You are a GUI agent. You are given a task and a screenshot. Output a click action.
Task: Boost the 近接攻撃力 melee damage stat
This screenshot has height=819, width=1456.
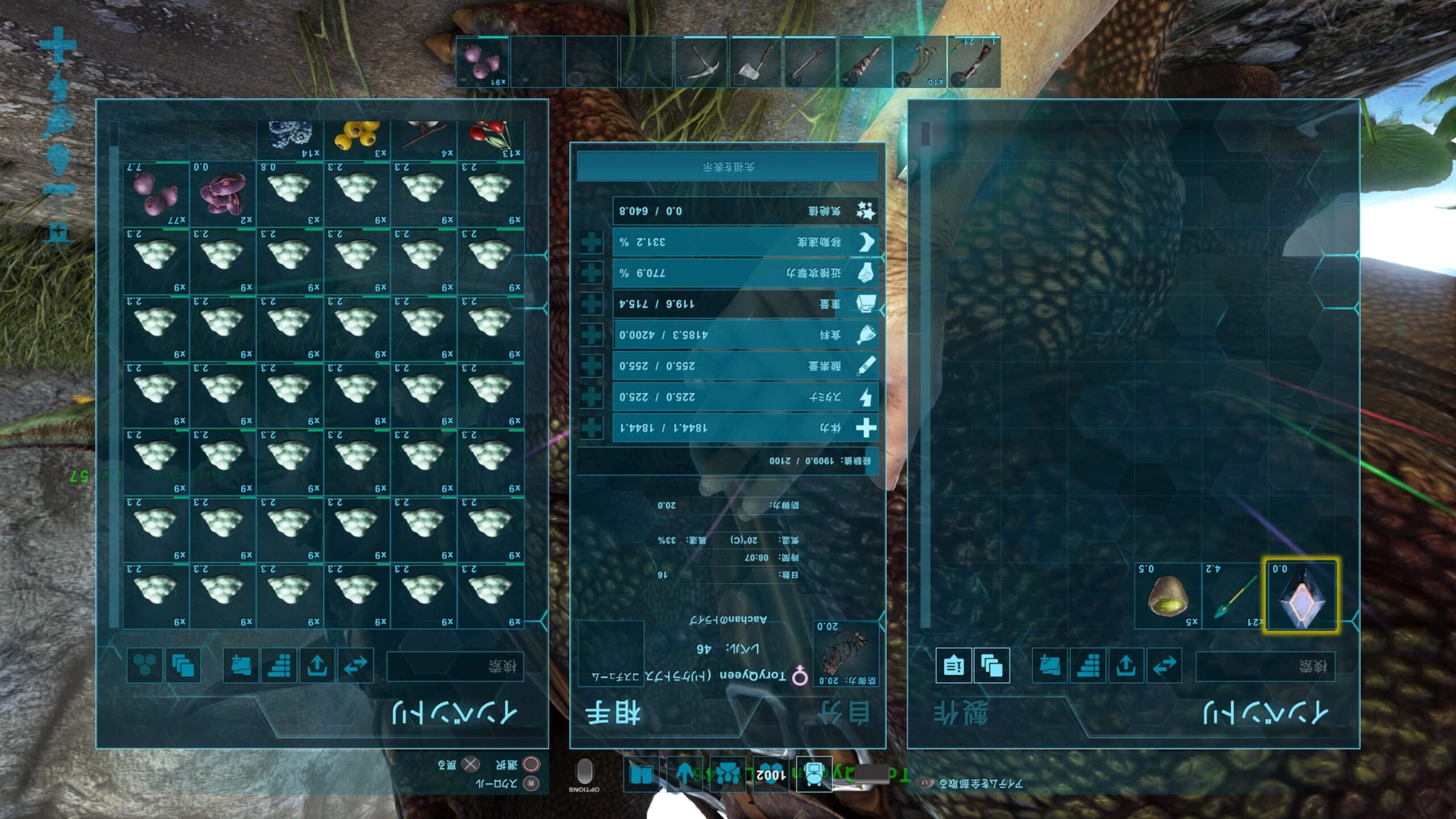pos(591,273)
